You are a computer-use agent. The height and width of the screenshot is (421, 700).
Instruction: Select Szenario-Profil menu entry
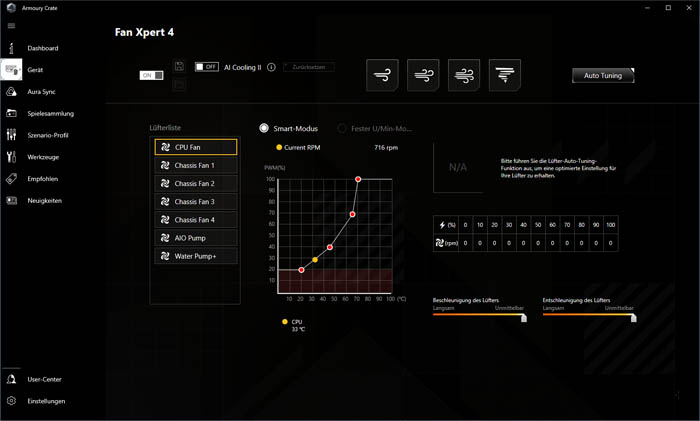[47, 136]
